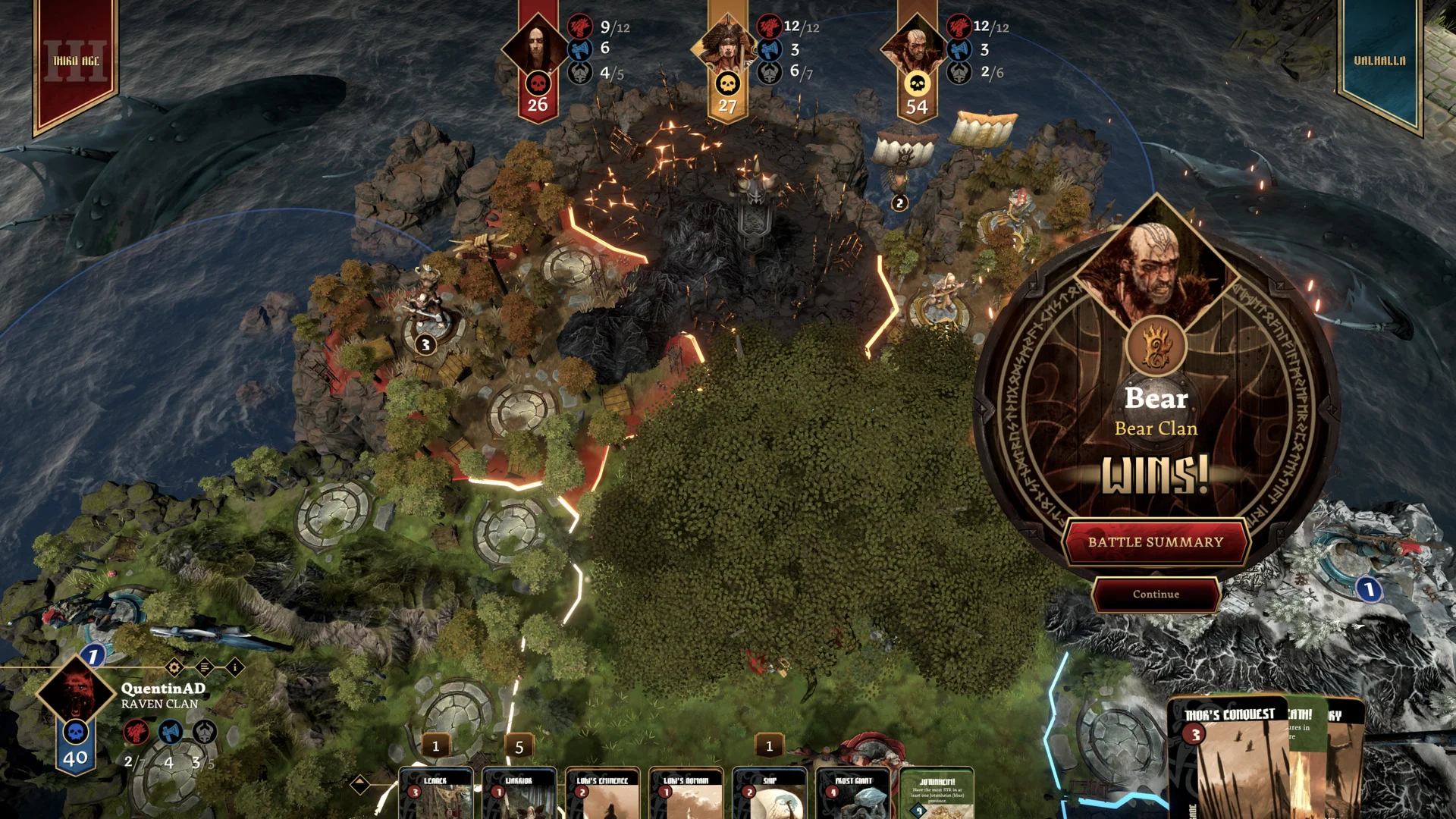Click Continue to dismiss the result
The width and height of the screenshot is (1456, 819).
click(x=1156, y=595)
